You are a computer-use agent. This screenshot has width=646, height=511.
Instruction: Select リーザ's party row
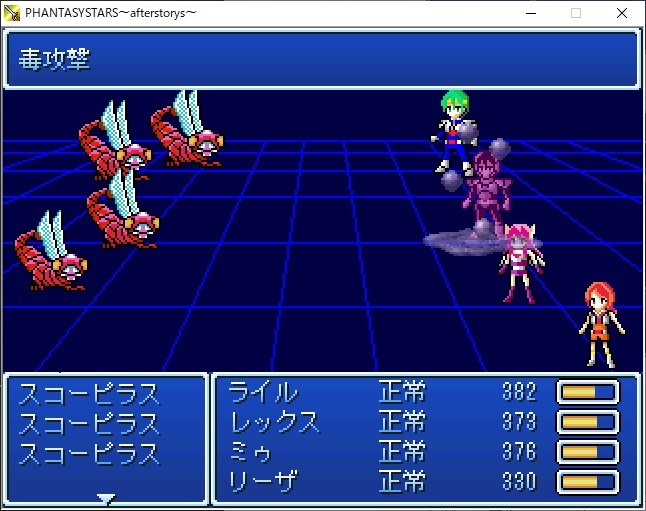264,481
